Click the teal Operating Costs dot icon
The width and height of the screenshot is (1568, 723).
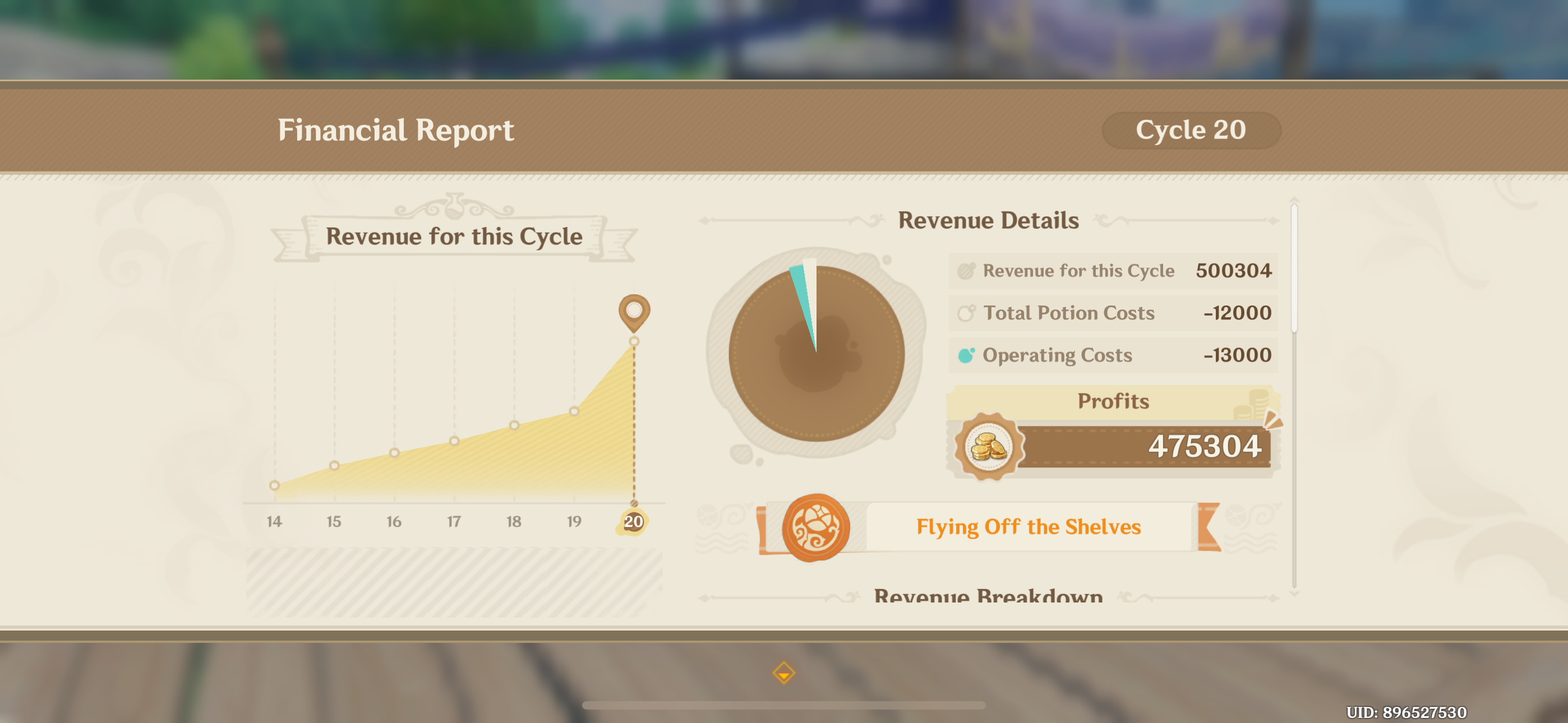(968, 354)
